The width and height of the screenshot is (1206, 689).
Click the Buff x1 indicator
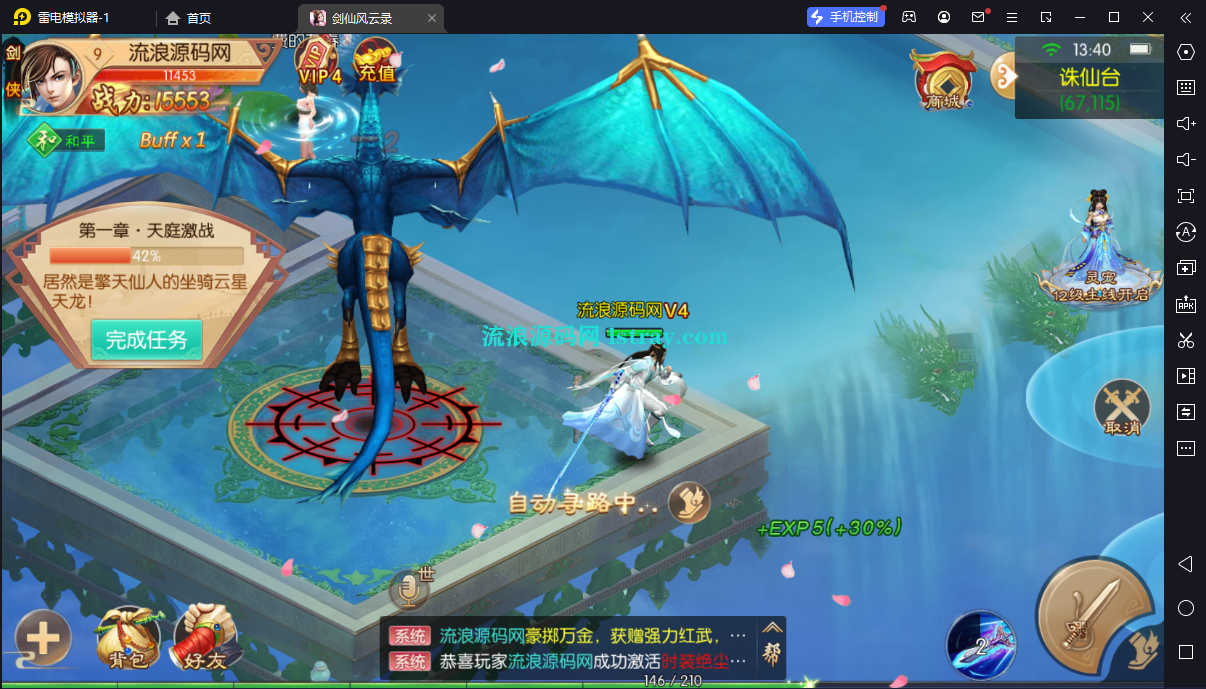(172, 140)
